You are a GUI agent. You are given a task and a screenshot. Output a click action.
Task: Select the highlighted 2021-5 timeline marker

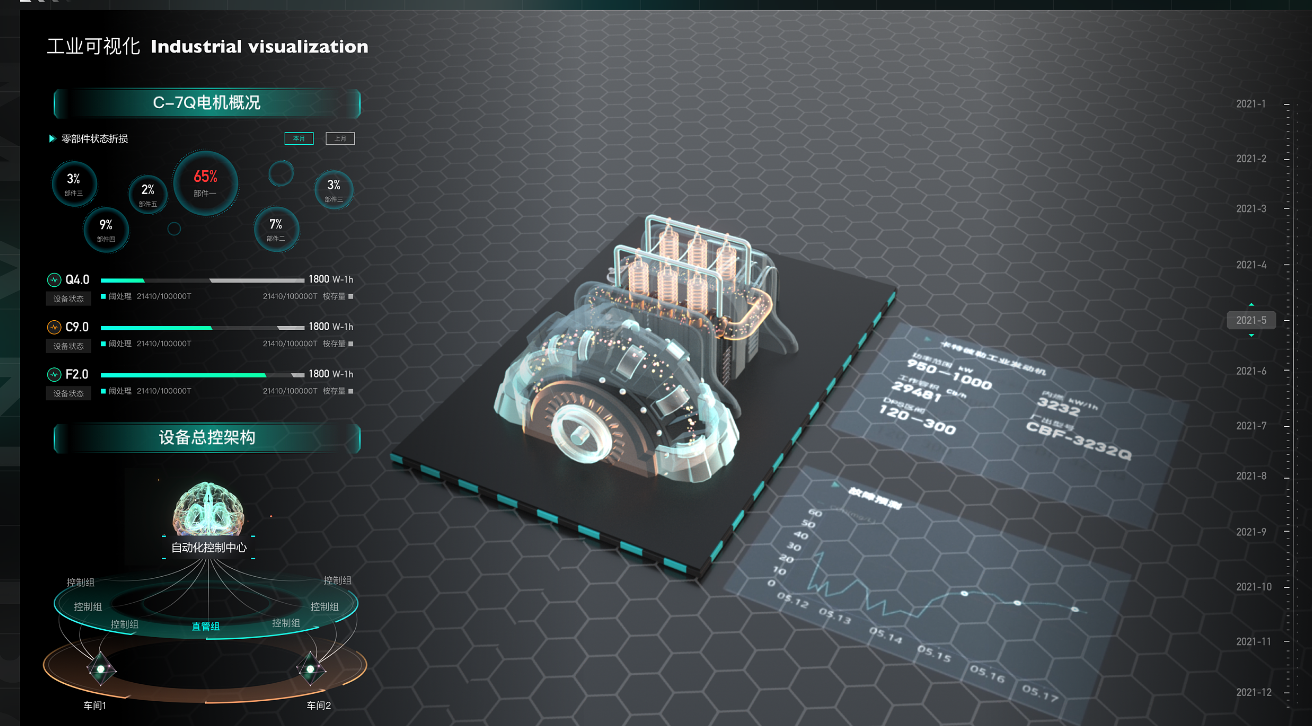(1251, 320)
